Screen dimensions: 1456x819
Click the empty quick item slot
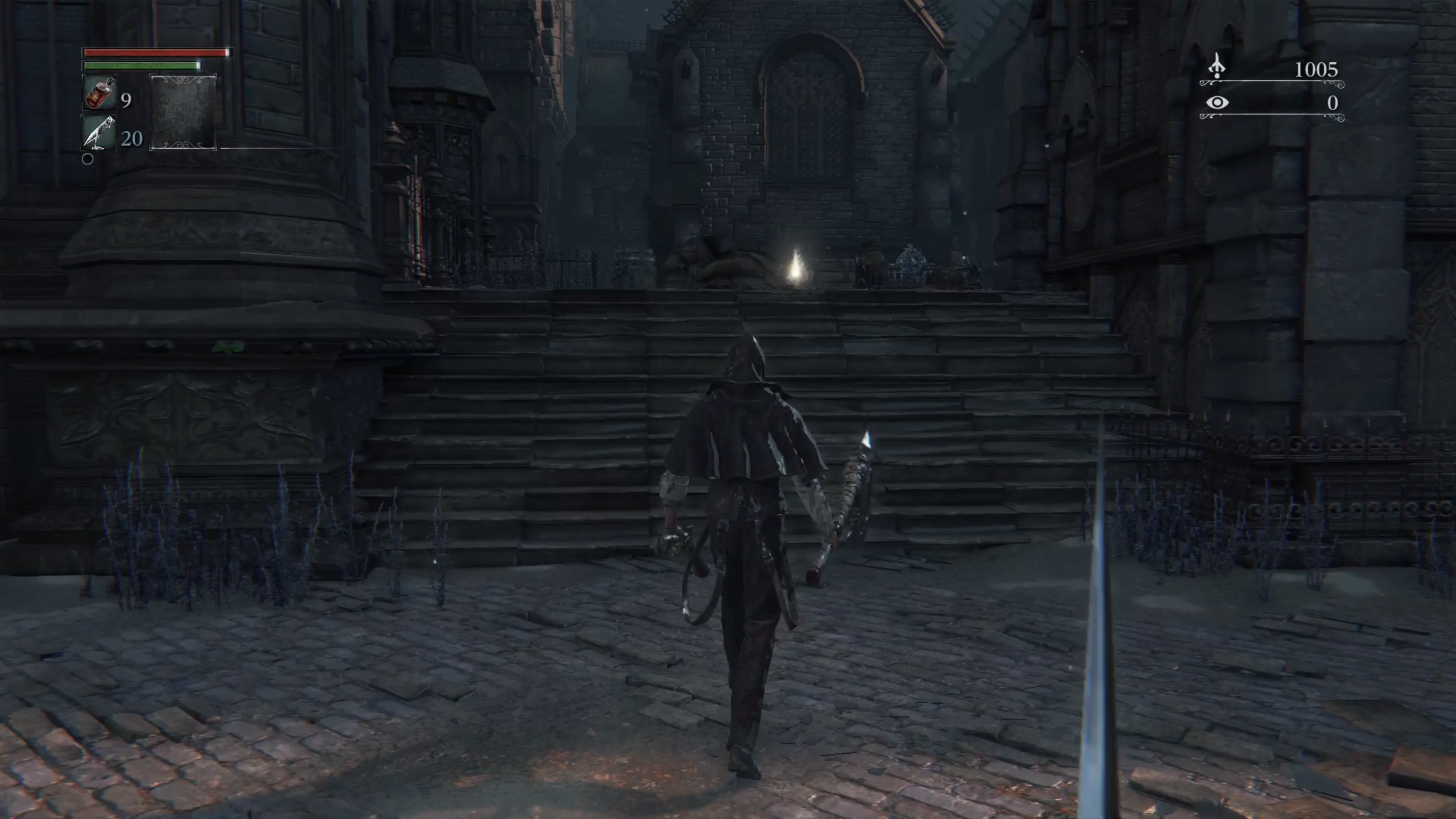pyautogui.click(x=182, y=112)
